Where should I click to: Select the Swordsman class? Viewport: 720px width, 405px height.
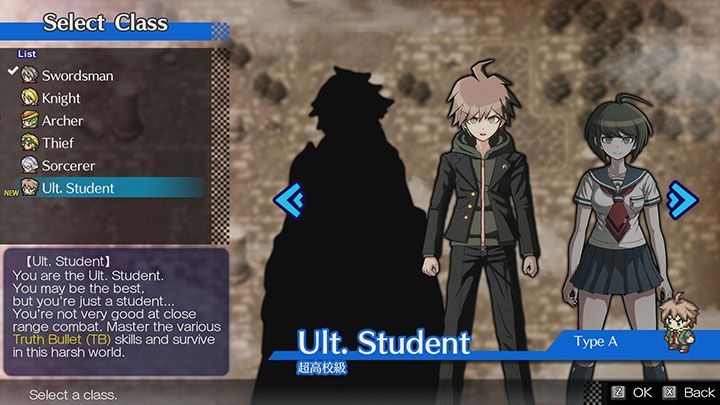click(x=77, y=76)
